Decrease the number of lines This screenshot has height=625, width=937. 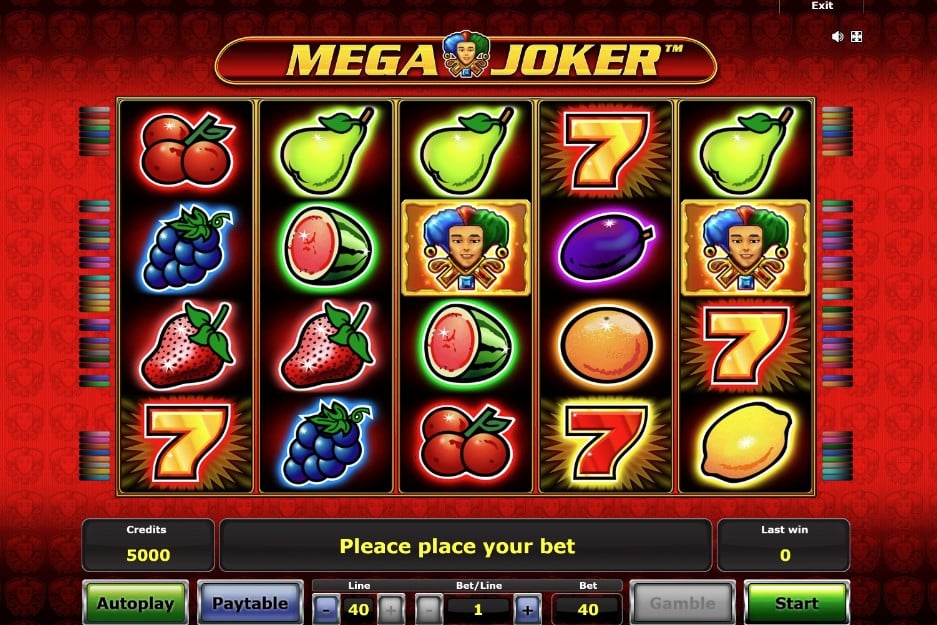tap(326, 607)
